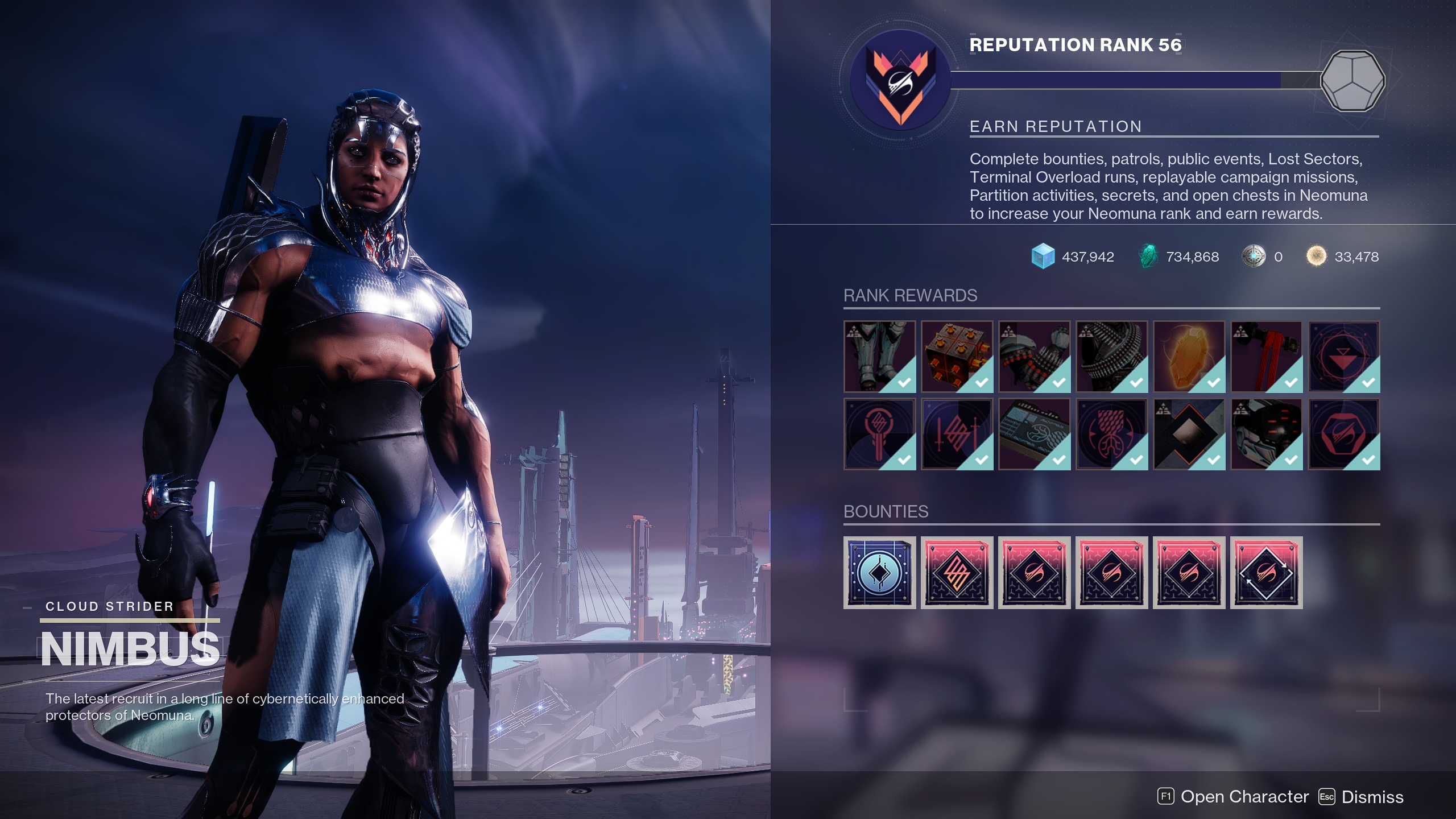Image resolution: width=1456 pixels, height=819 pixels.
Task: Pick up the blue circuit-diamond bounty
Action: click(x=879, y=572)
